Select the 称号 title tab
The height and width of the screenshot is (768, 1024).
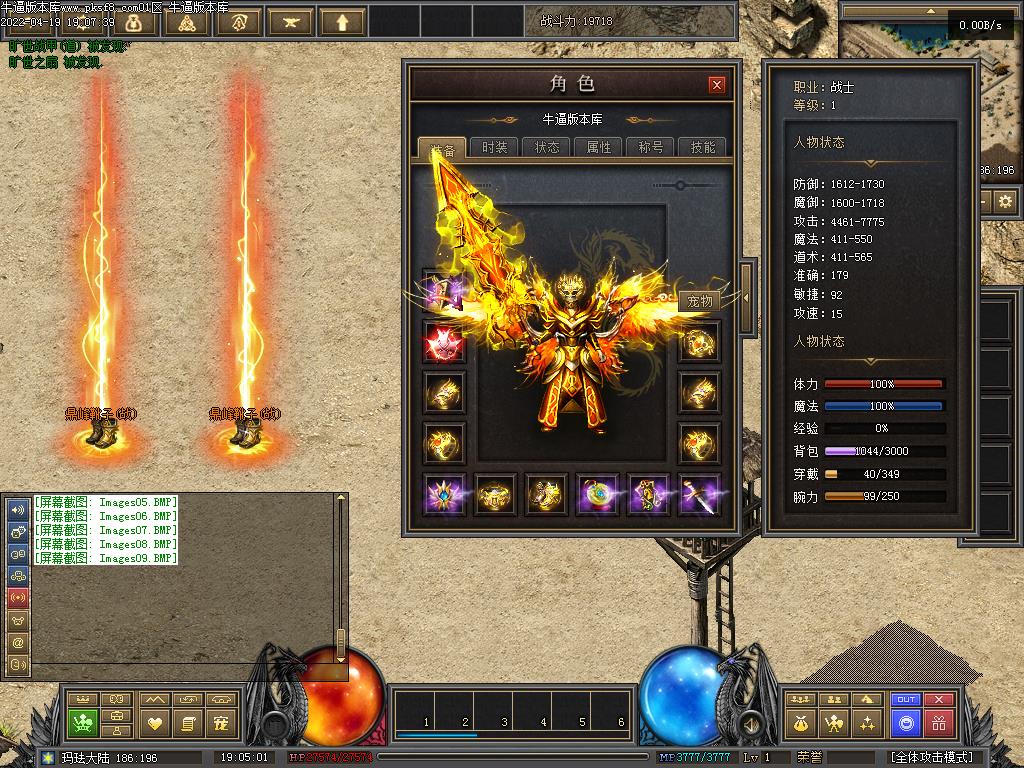coord(651,147)
